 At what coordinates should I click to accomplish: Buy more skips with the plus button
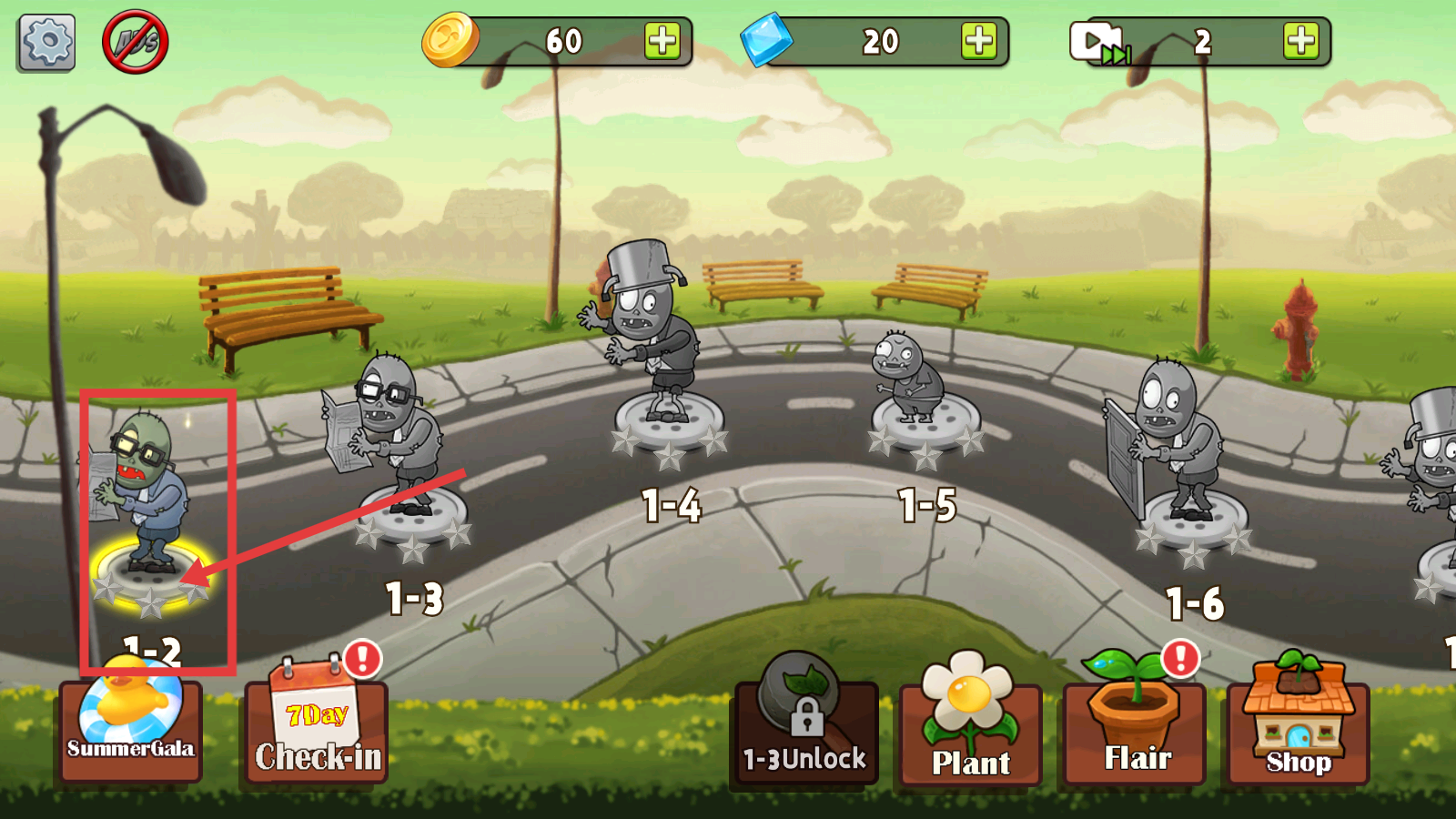(x=1301, y=40)
